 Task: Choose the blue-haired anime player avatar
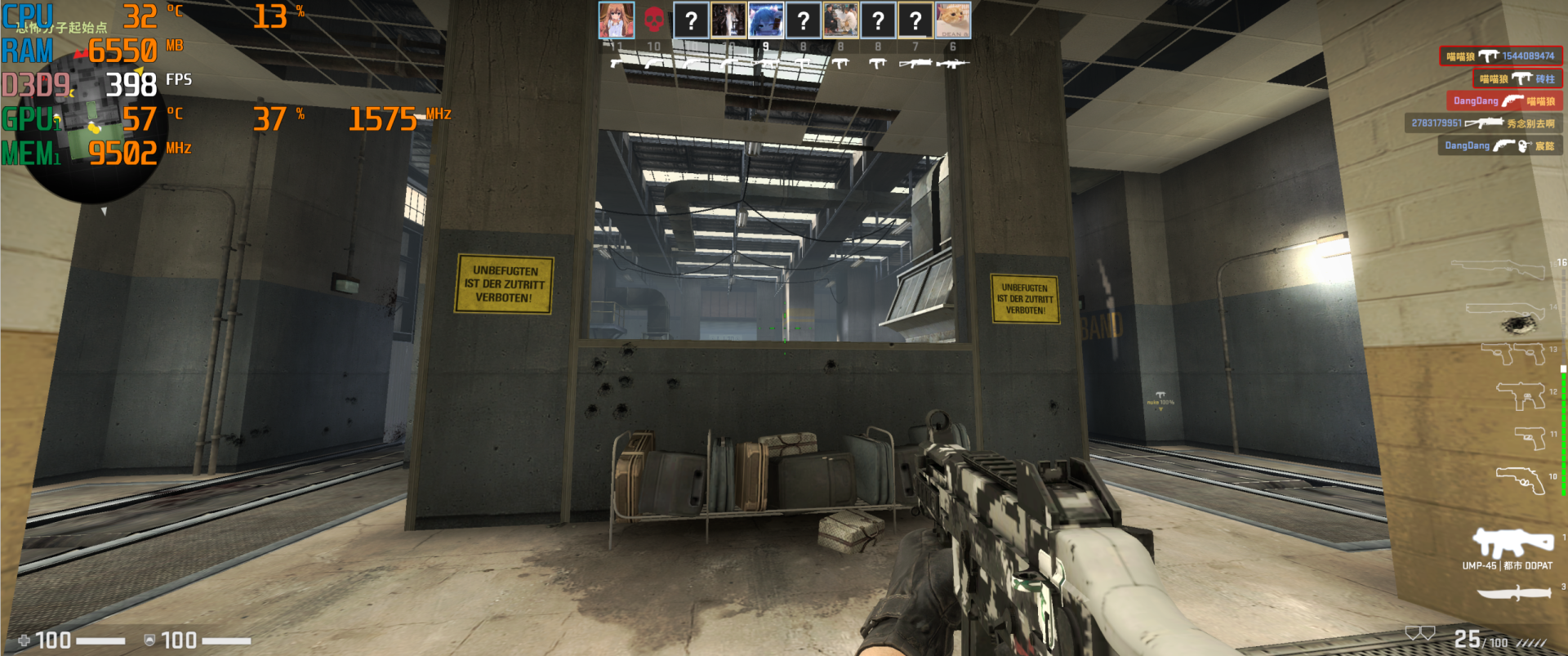(x=766, y=20)
